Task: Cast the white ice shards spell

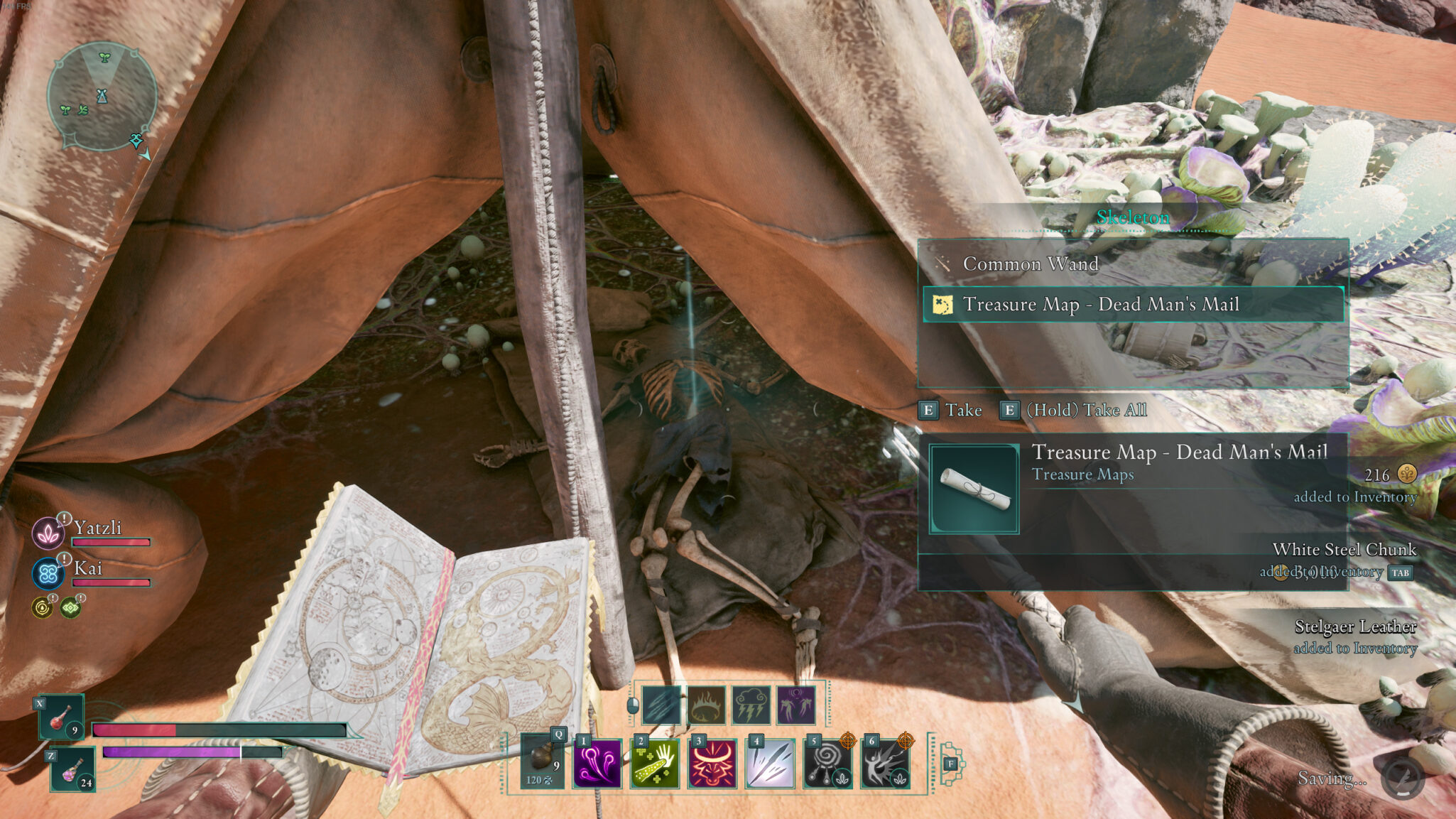Action: pos(770,764)
